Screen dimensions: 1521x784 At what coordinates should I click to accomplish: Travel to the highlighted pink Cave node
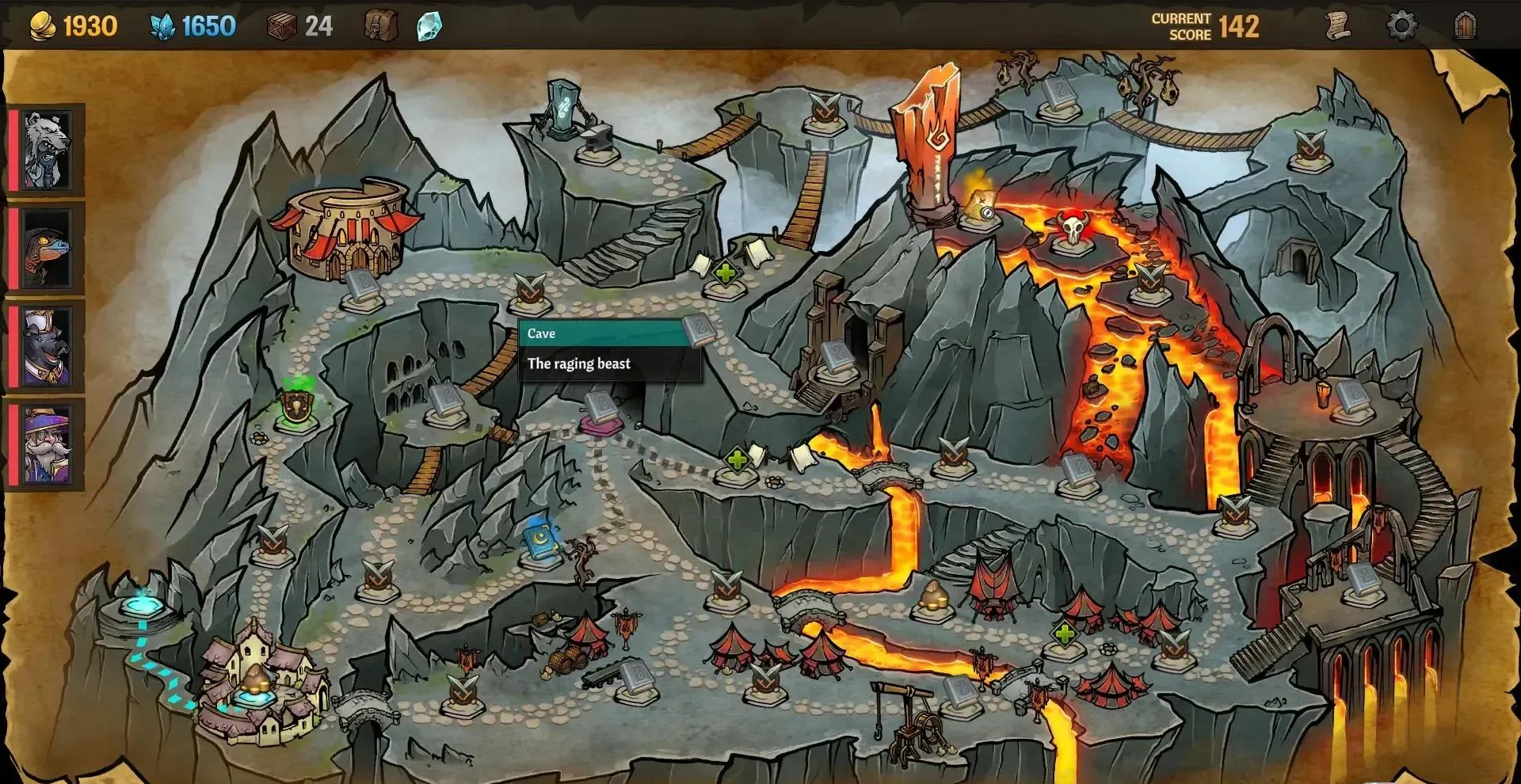pos(602,419)
